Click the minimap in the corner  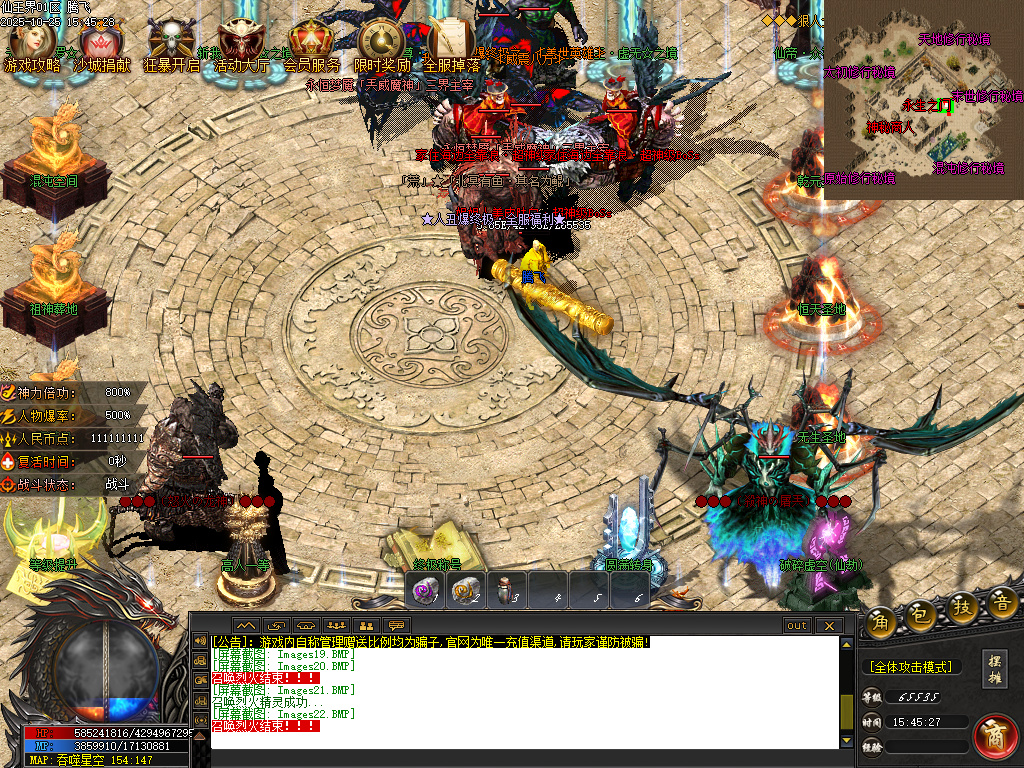(923, 100)
